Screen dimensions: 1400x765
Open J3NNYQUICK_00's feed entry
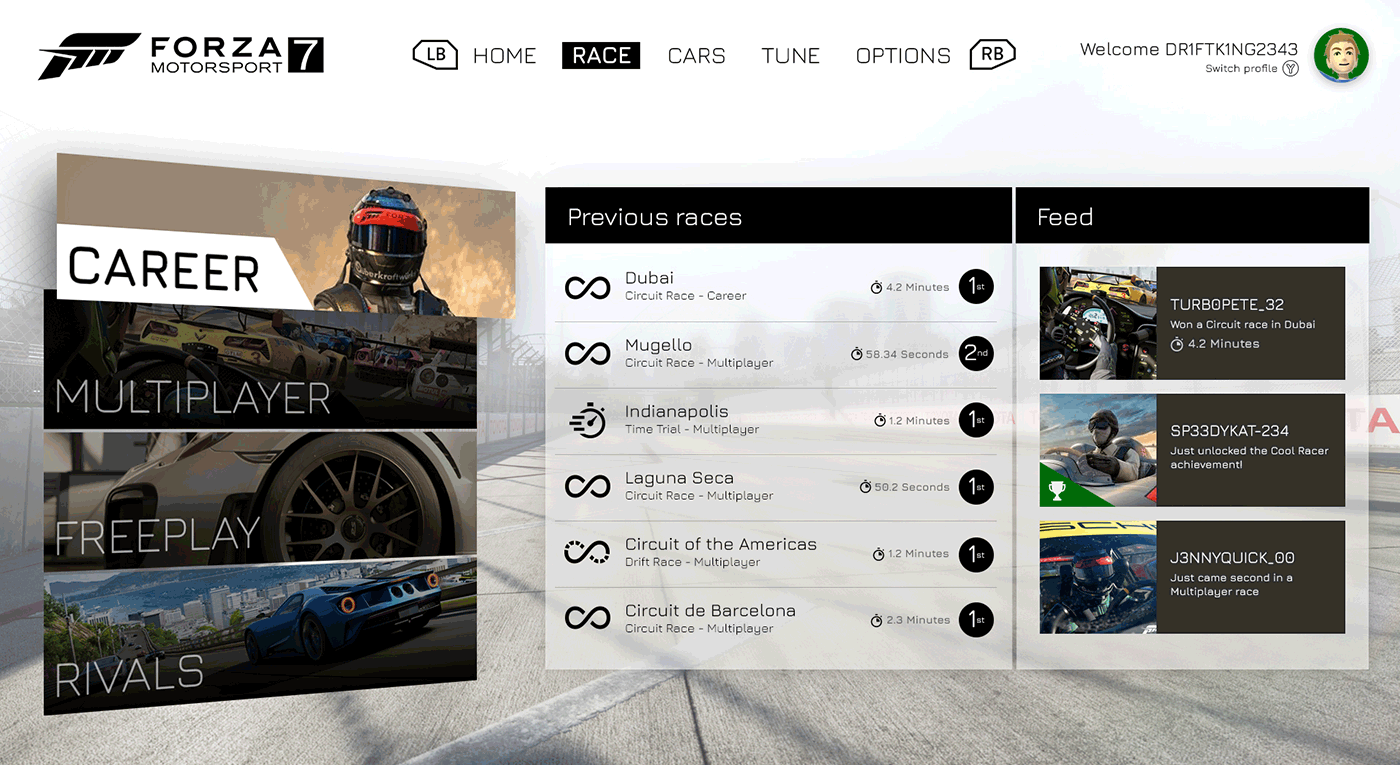tap(1192, 577)
